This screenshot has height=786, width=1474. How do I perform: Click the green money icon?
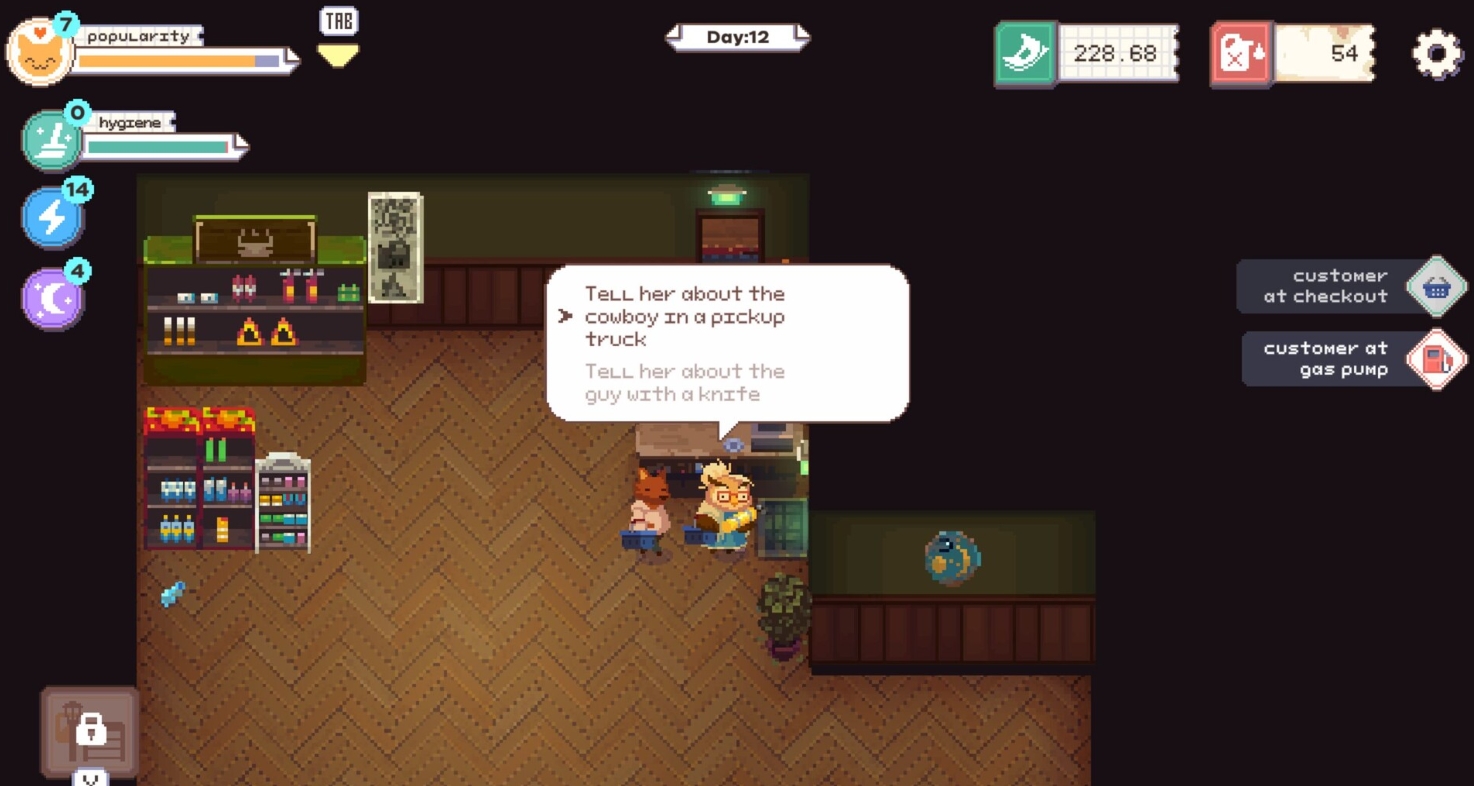[x=1025, y=53]
